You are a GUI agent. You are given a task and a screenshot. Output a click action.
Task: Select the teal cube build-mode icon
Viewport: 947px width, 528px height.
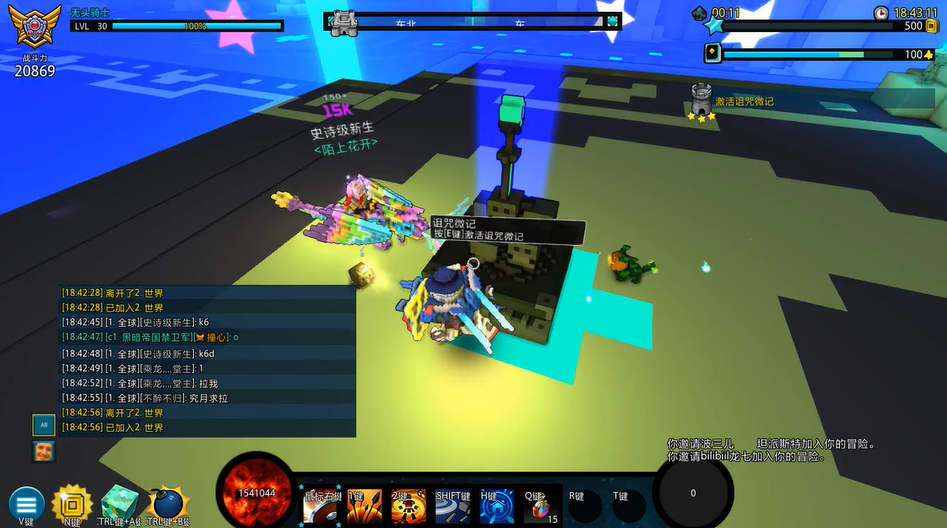click(x=119, y=503)
